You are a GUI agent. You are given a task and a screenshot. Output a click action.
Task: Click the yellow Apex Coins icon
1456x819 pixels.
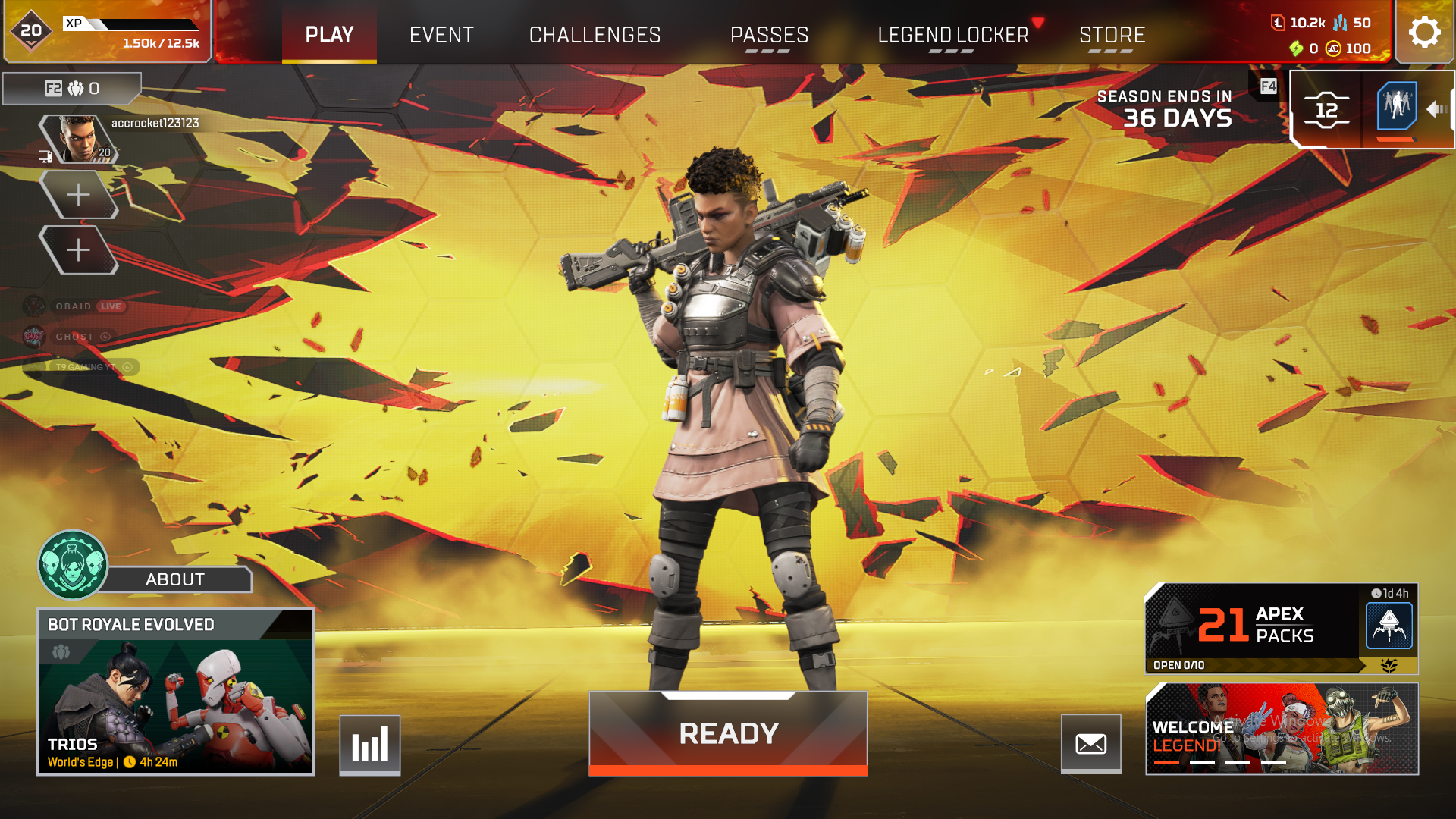point(1333,50)
